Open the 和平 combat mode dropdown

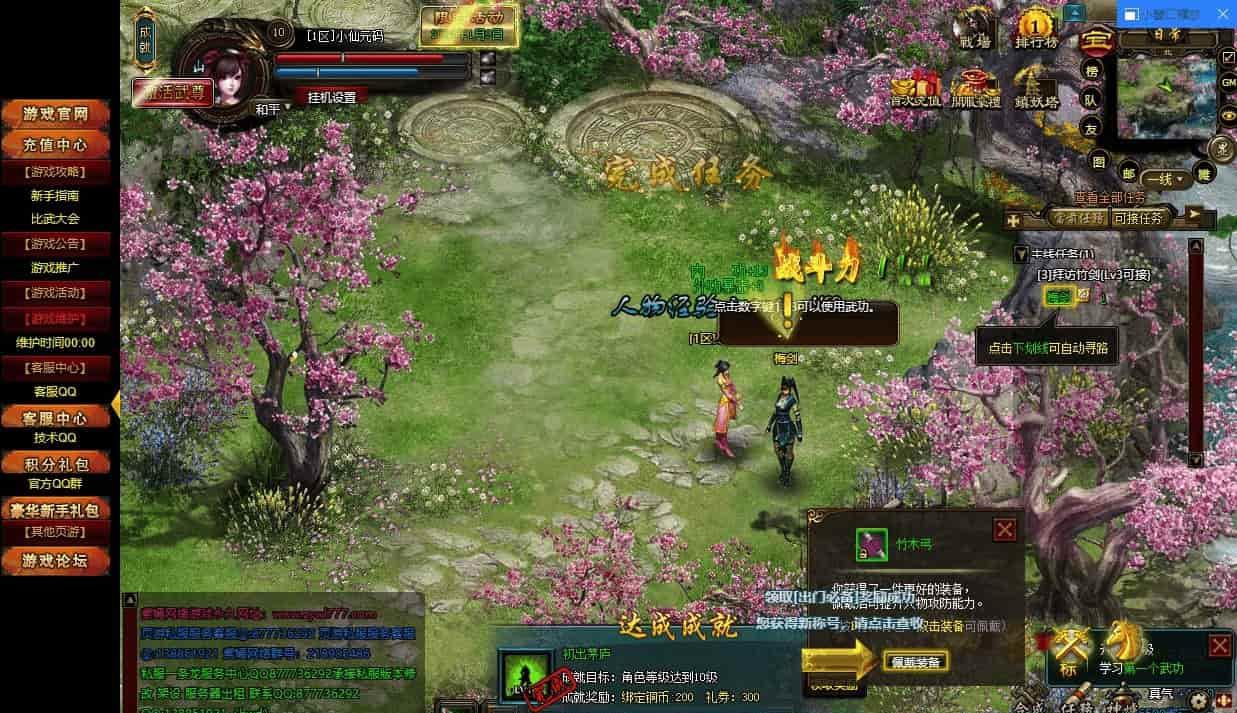pos(269,108)
